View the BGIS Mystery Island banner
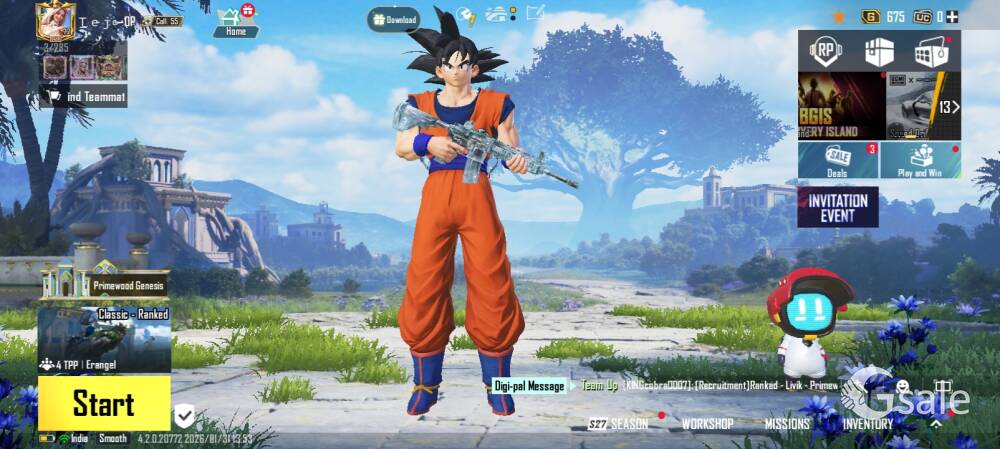 click(841, 105)
